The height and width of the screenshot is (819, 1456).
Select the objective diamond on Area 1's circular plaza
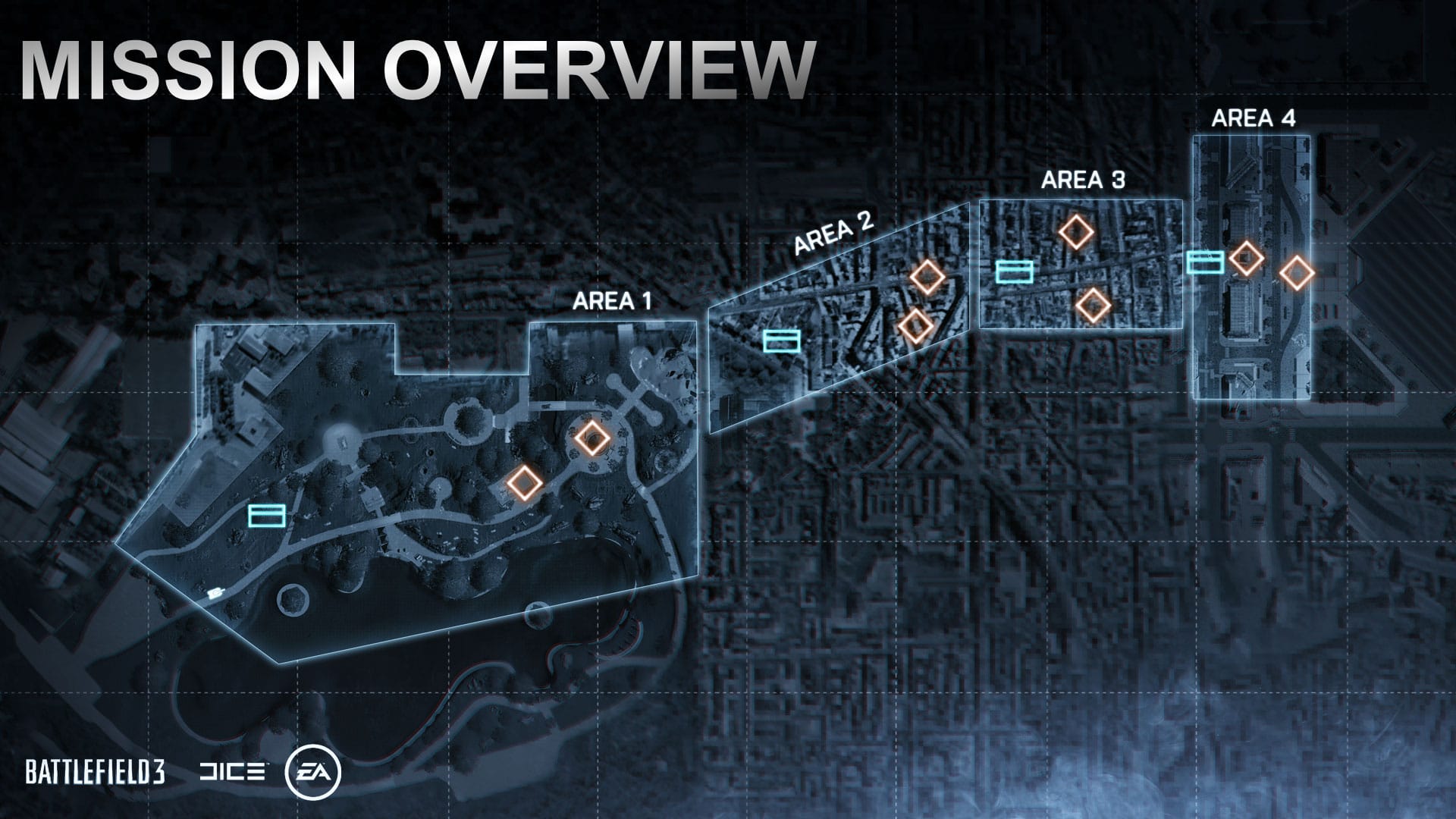click(591, 438)
